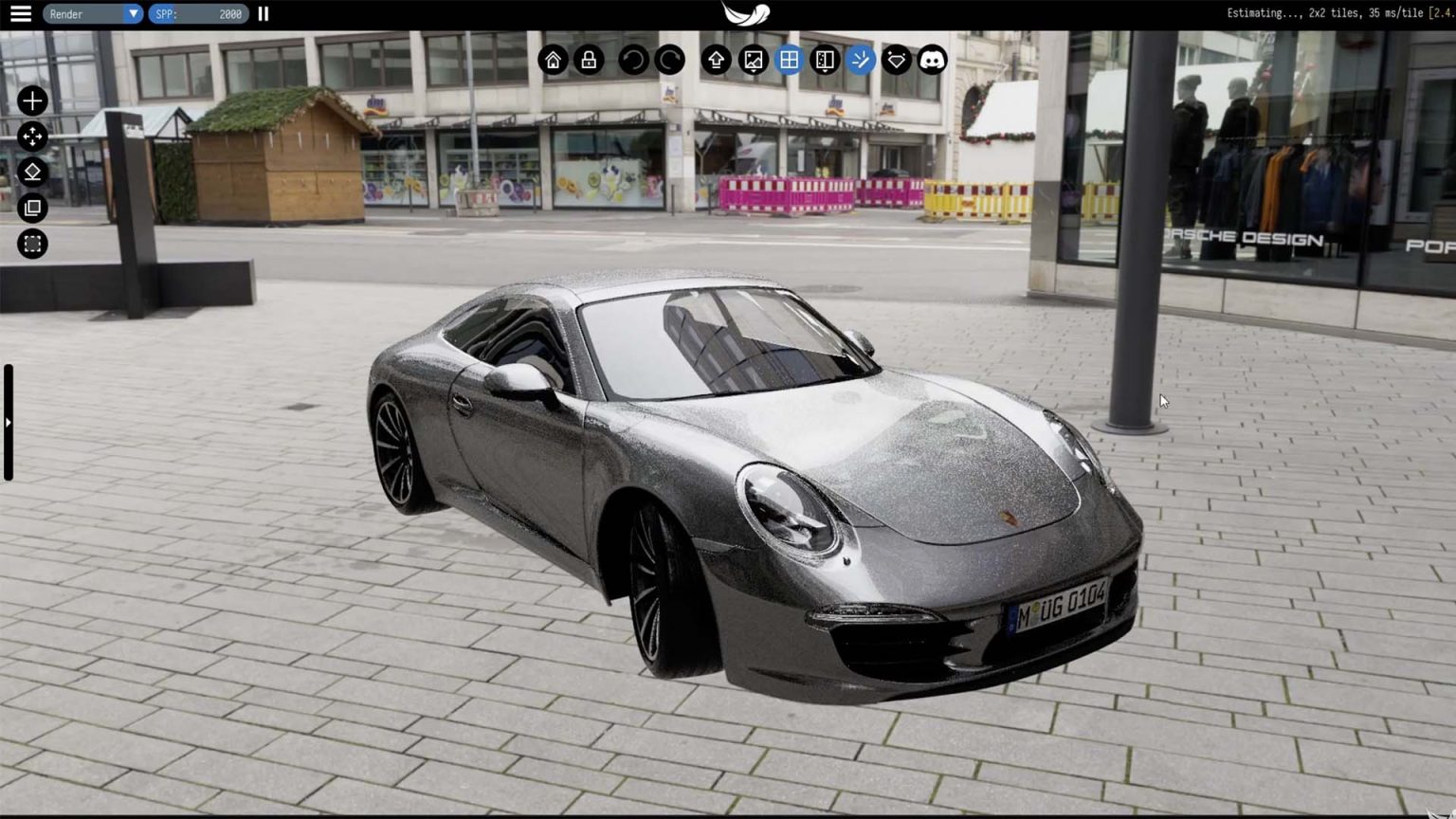
Task: Open the Discord link
Action: coord(933,61)
